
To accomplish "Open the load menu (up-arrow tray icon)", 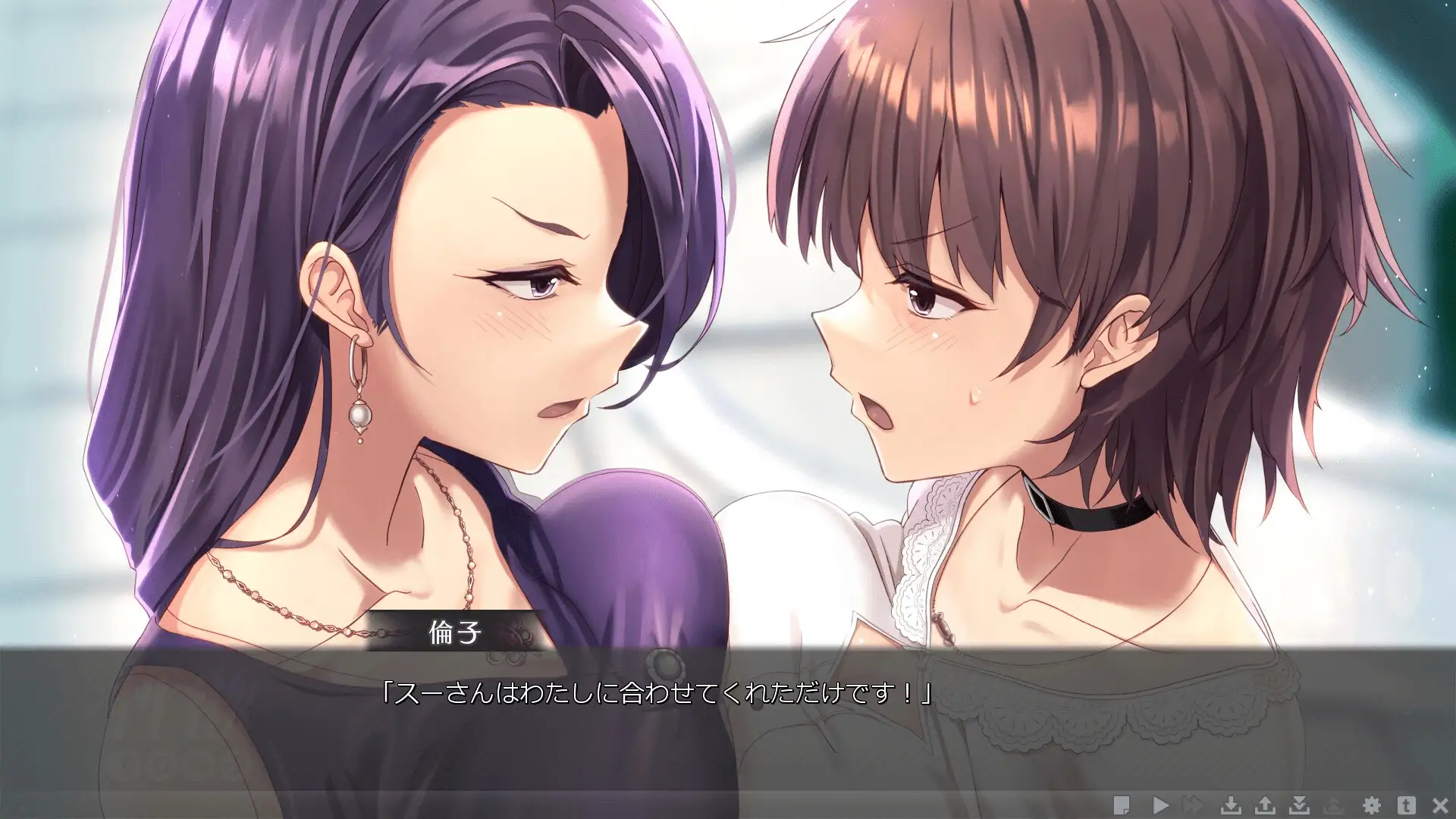I will click(x=1265, y=805).
